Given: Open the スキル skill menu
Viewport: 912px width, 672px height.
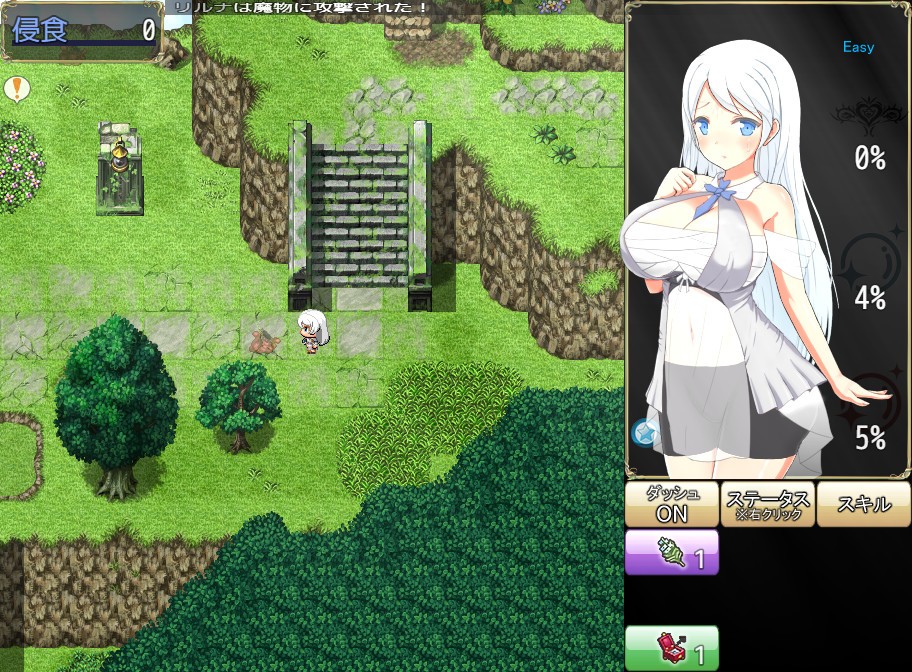Looking at the screenshot, I should tap(862, 504).
